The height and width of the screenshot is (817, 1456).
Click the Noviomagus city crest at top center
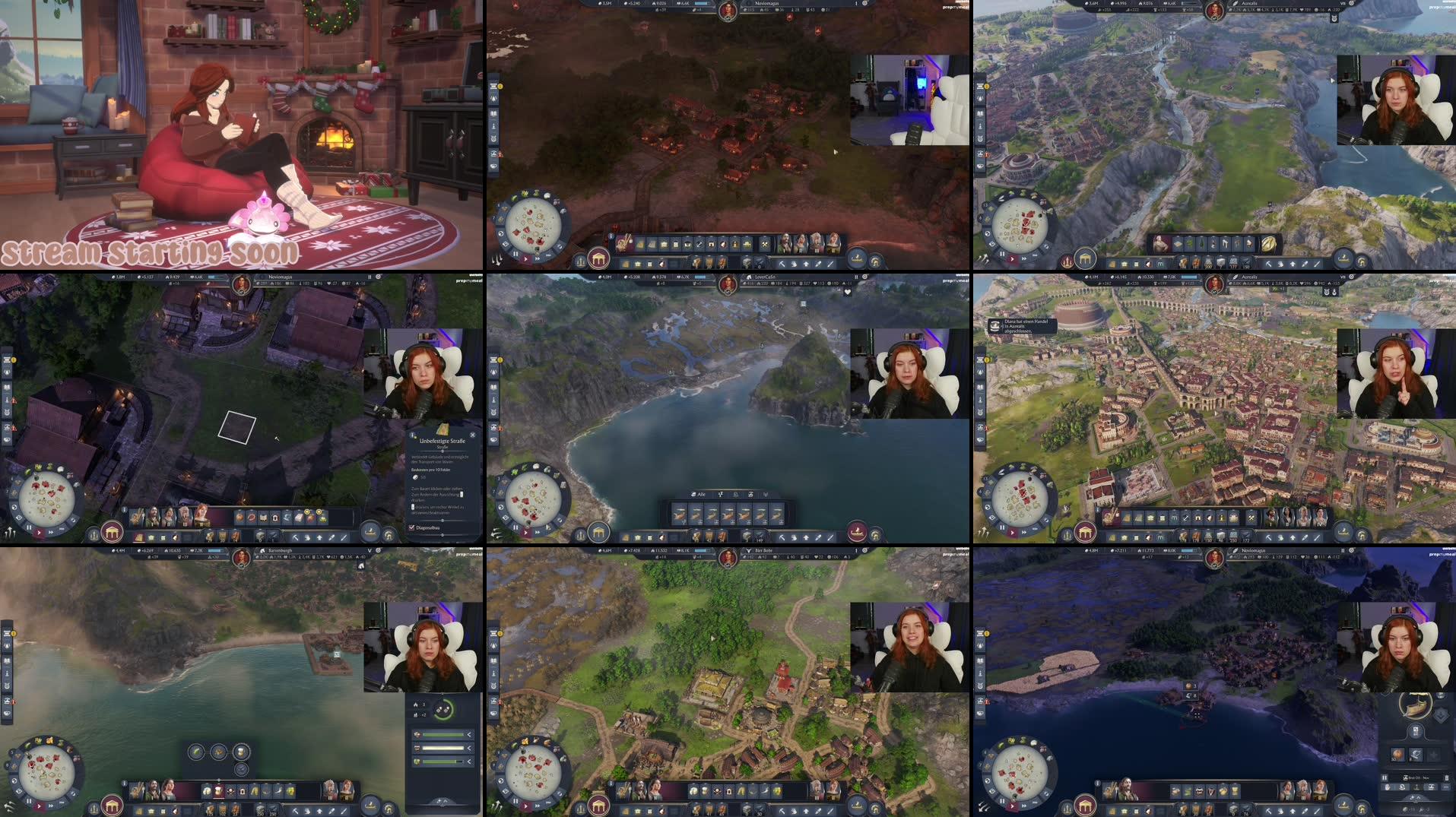pyautogui.click(x=728, y=8)
